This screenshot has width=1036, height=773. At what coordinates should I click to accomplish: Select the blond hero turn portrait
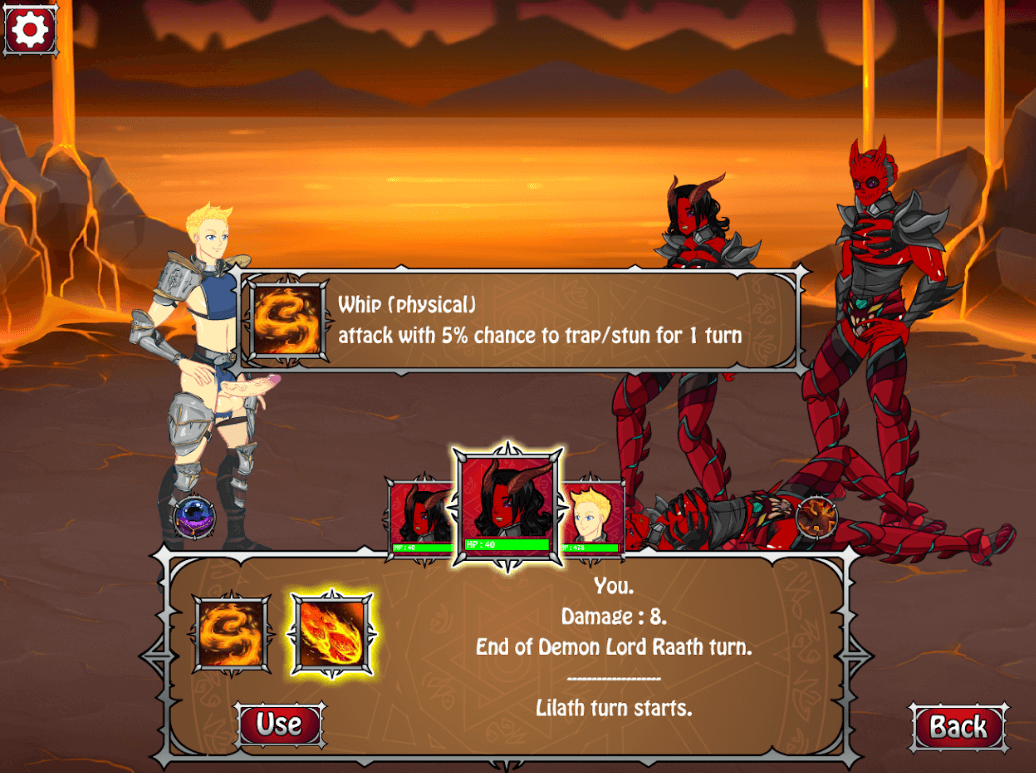(x=591, y=517)
